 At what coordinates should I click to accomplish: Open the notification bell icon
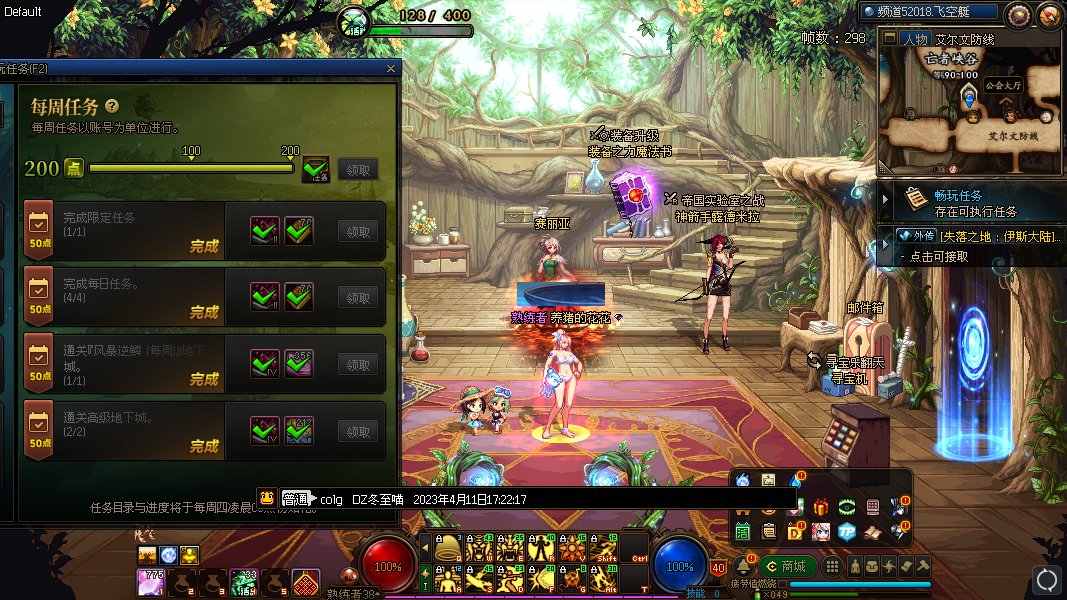(745, 566)
